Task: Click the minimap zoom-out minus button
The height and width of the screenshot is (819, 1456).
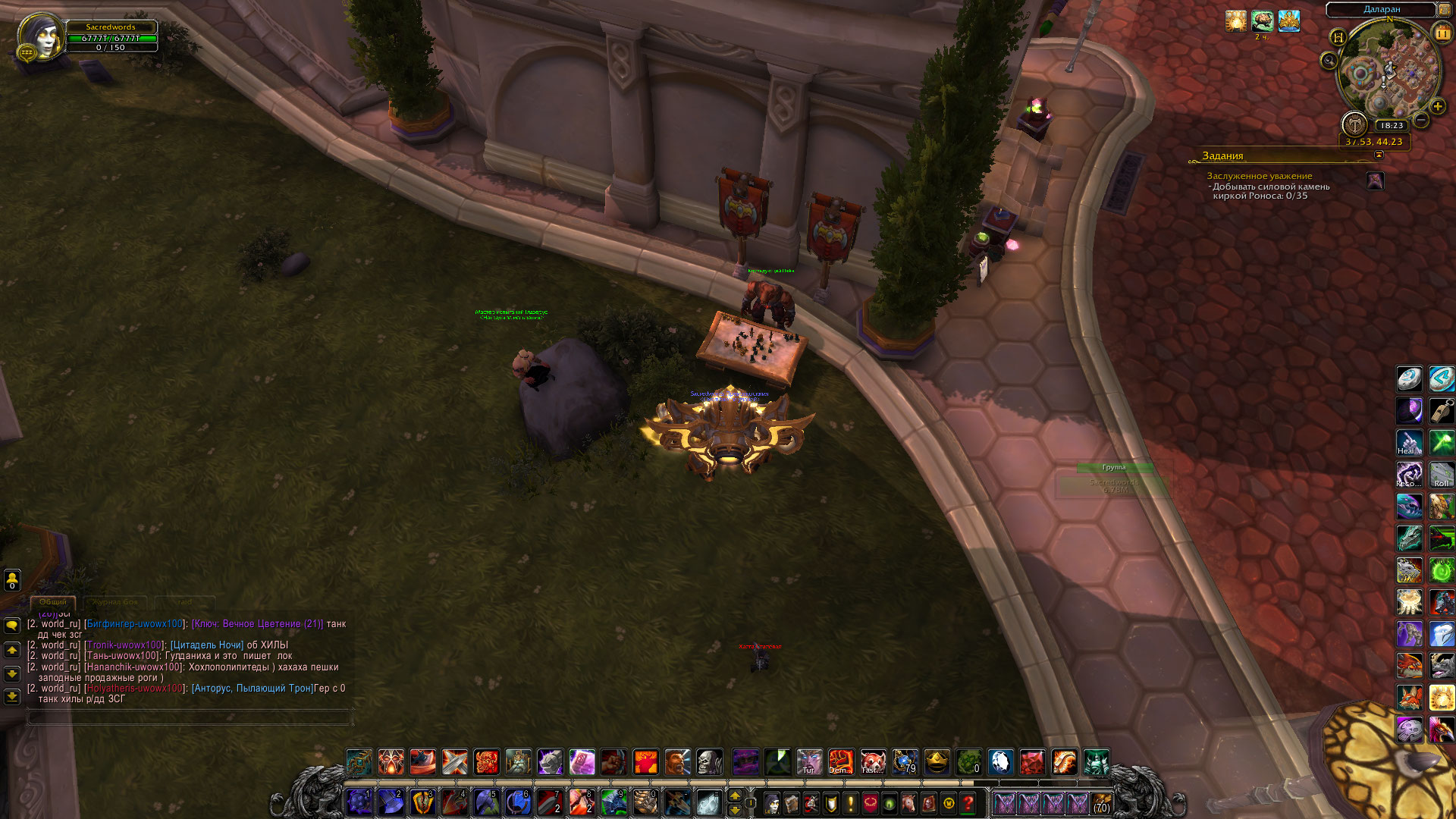Action: [1421, 121]
